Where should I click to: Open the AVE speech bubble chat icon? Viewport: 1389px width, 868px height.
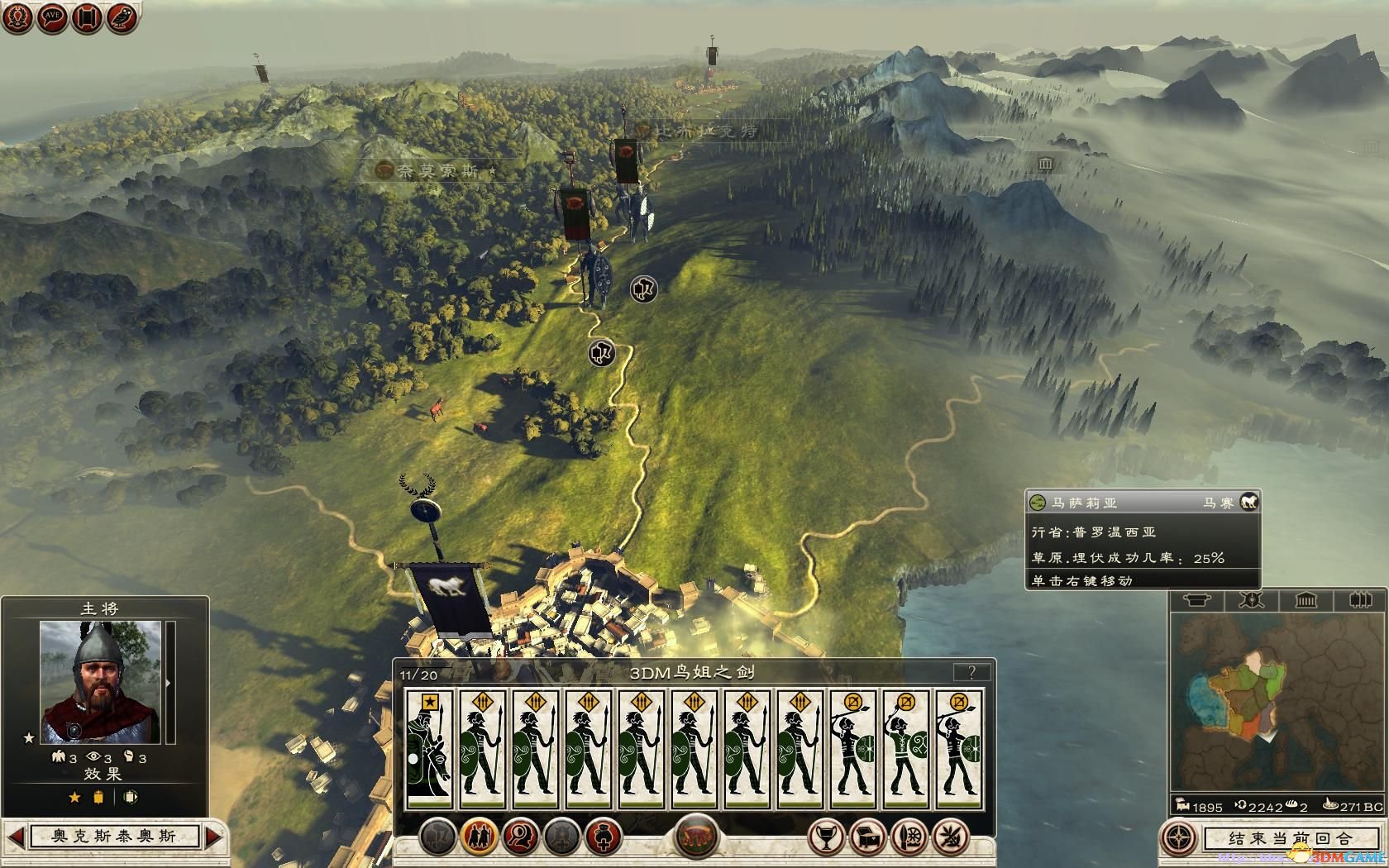tap(52, 18)
